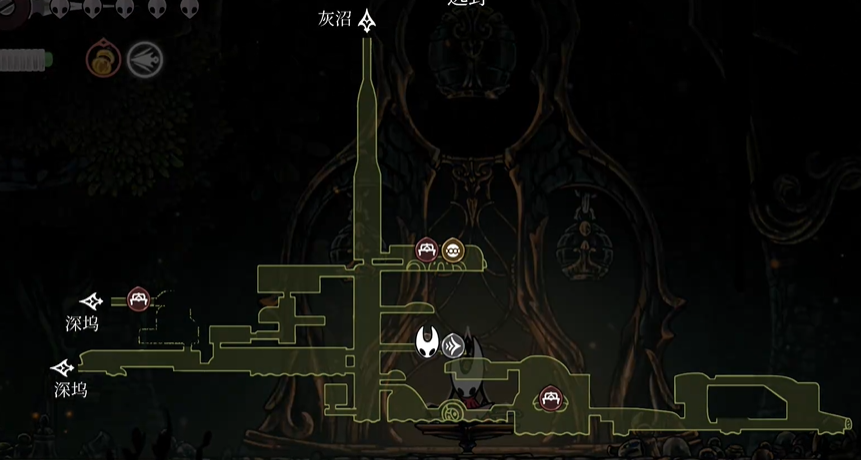Click the grey chevron marker beside Hornet's mask
This screenshot has height=460, width=861.
[453, 345]
